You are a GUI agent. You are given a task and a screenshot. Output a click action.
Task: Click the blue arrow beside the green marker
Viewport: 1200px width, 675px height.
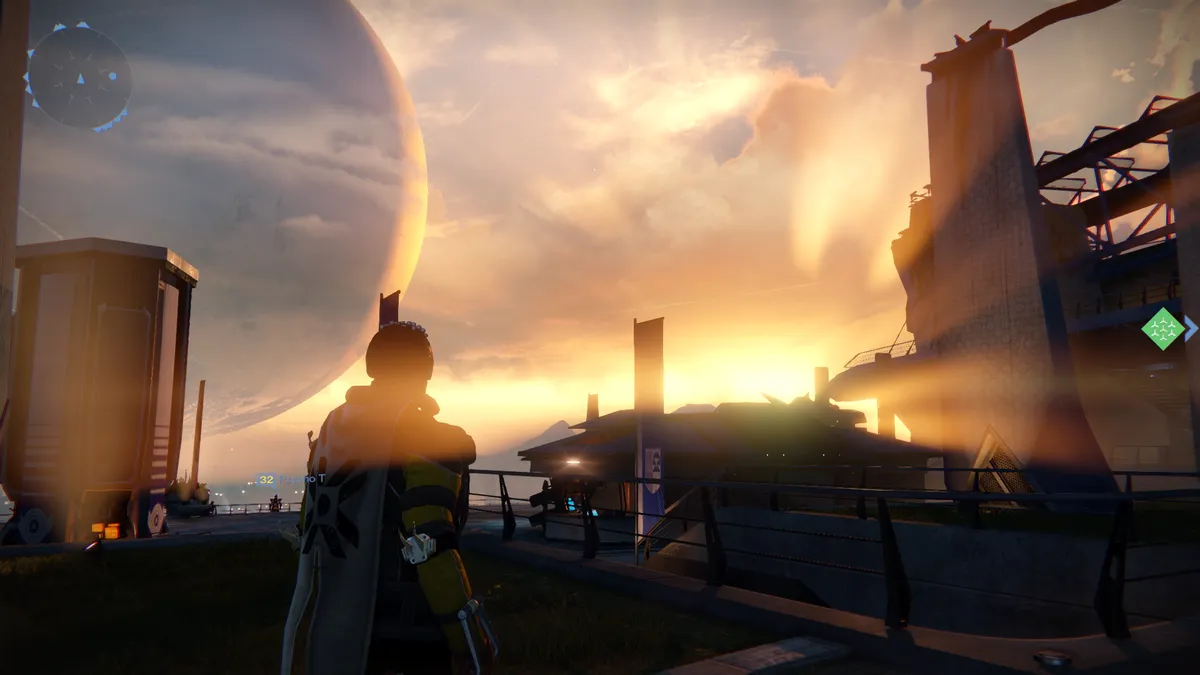coord(1190,328)
